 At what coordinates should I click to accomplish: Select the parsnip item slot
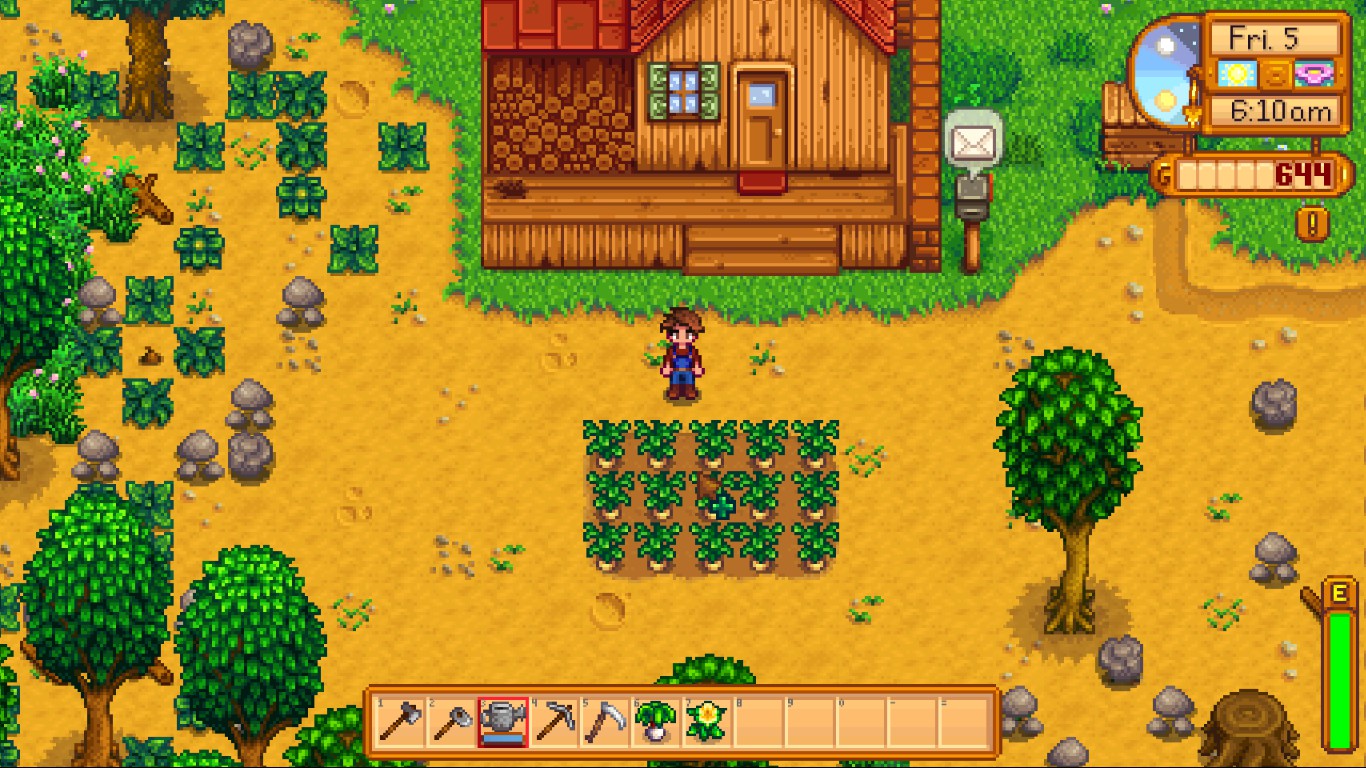656,721
